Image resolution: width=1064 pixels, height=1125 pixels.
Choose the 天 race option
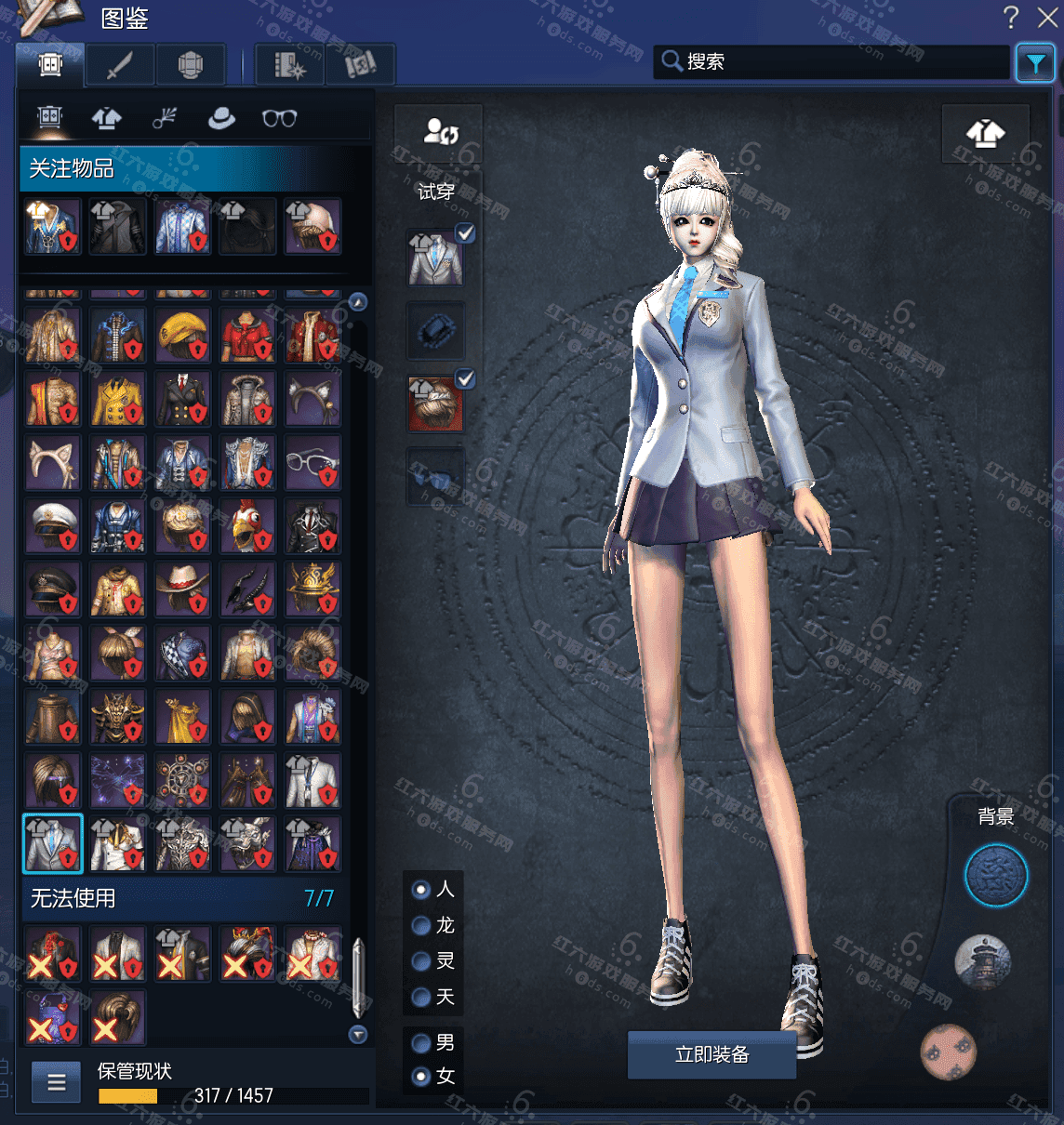tap(421, 997)
